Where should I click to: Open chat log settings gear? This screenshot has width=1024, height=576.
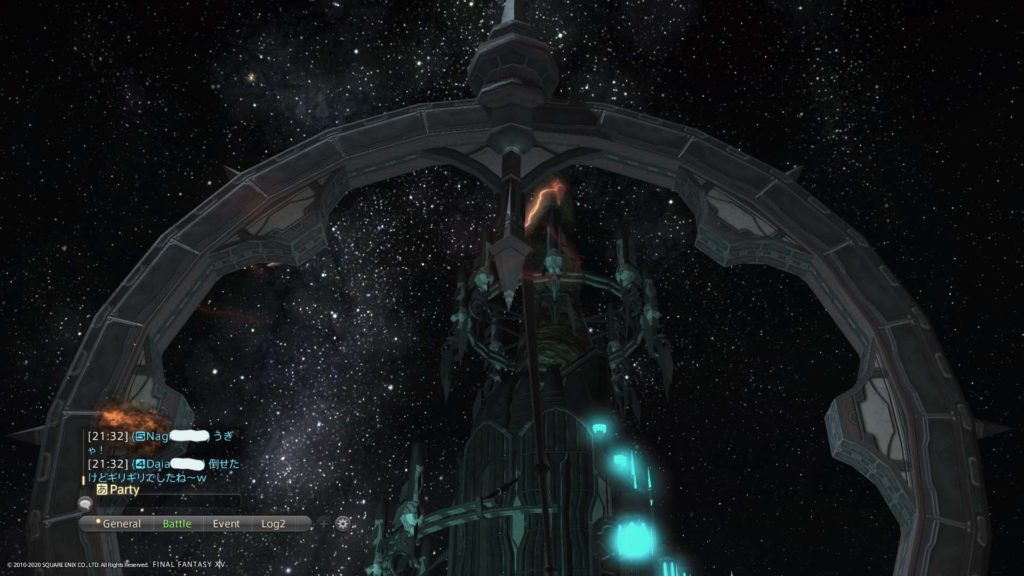[x=343, y=523]
